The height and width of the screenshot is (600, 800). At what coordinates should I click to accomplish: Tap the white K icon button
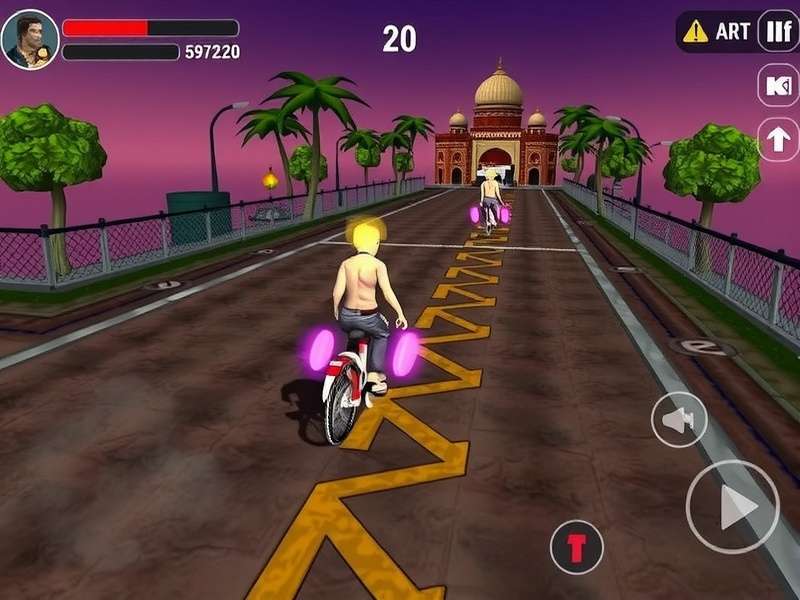[x=778, y=86]
